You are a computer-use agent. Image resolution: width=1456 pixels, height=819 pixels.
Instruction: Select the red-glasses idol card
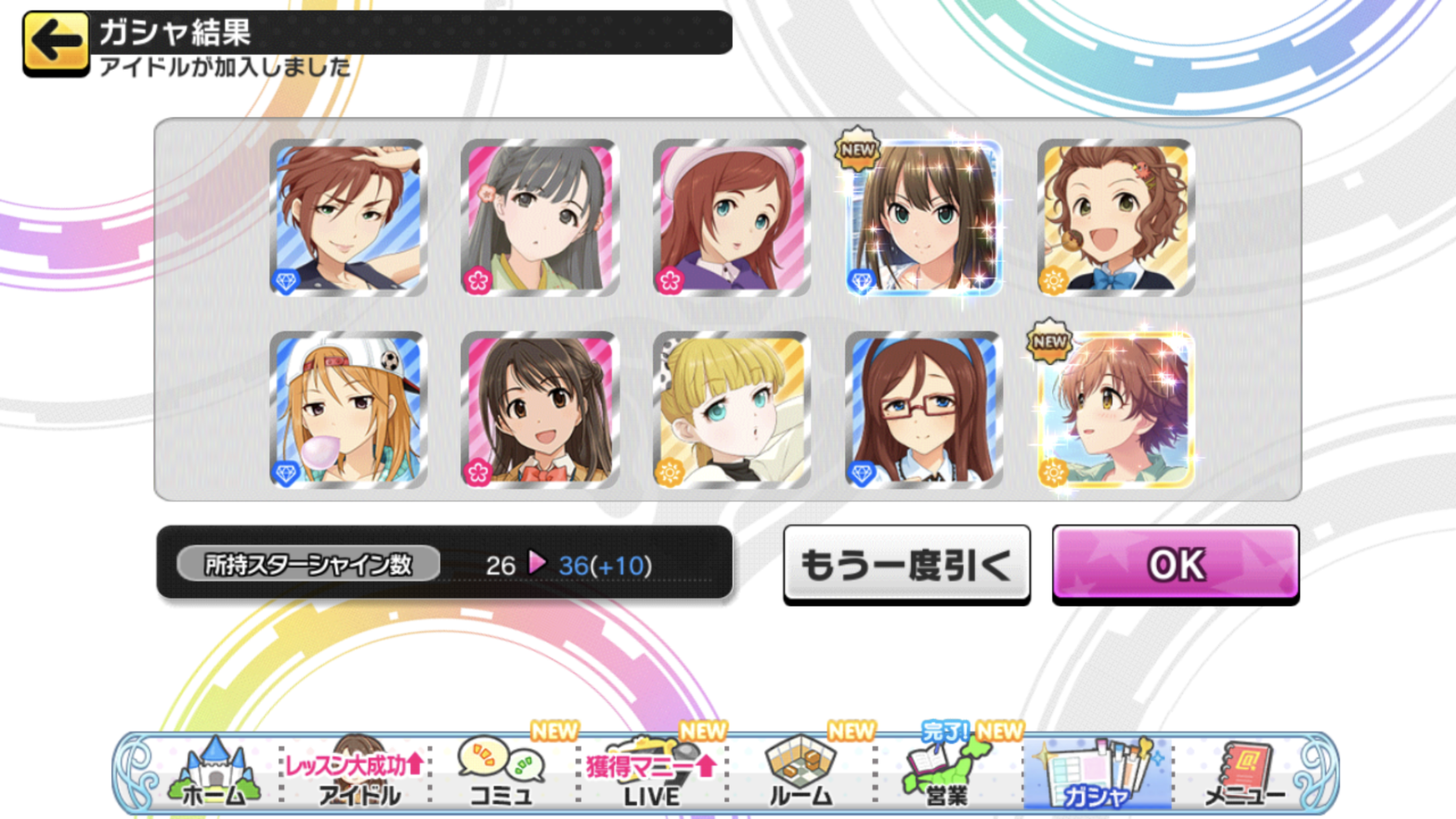pos(923,410)
